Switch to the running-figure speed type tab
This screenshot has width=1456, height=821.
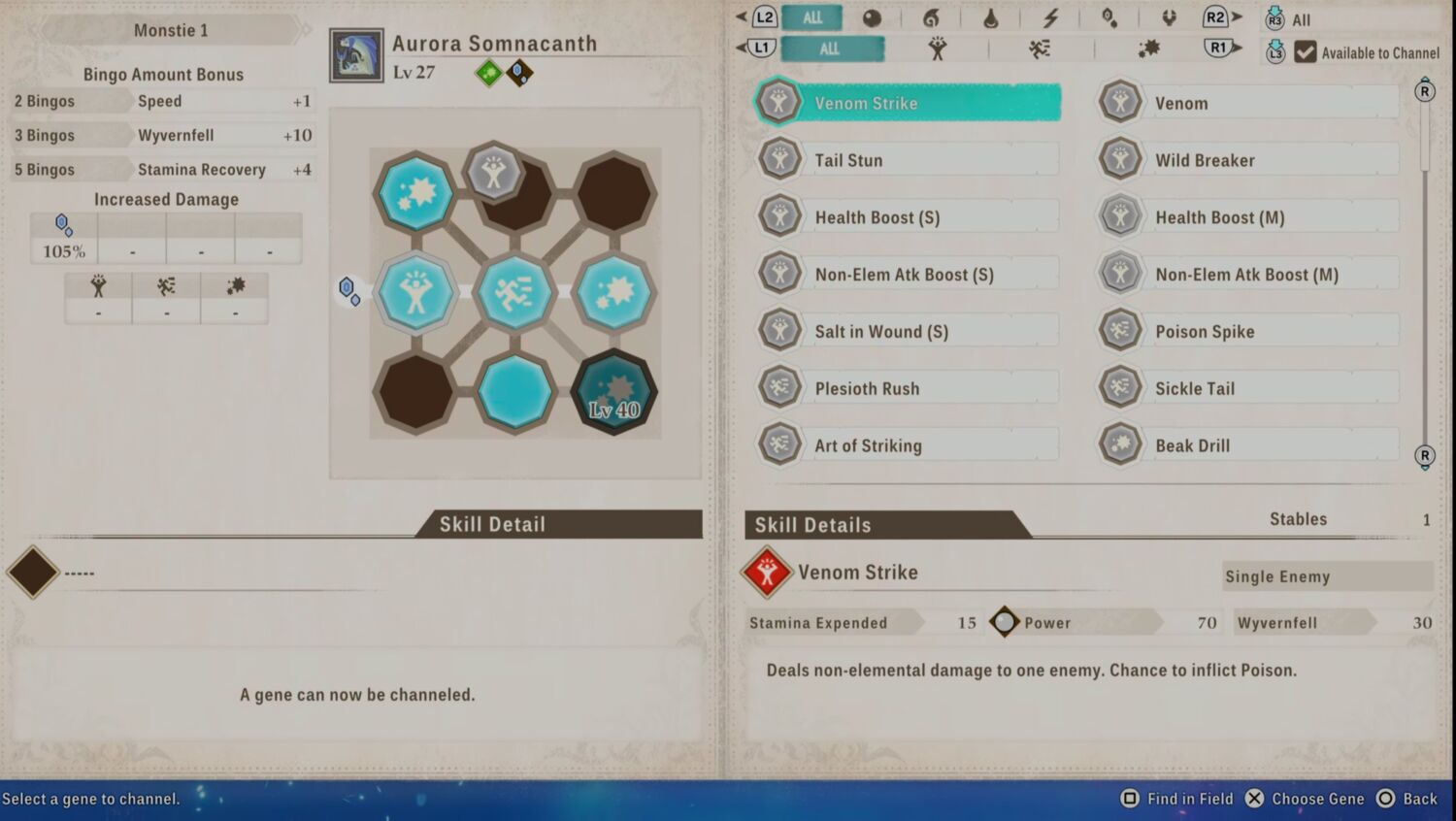click(x=1041, y=49)
